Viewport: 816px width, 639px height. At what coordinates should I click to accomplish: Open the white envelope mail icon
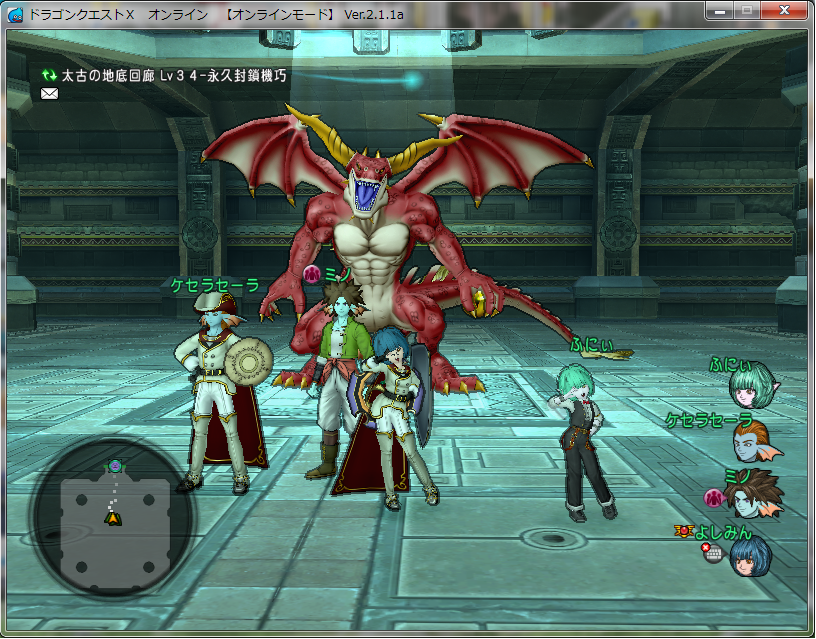(x=50, y=94)
